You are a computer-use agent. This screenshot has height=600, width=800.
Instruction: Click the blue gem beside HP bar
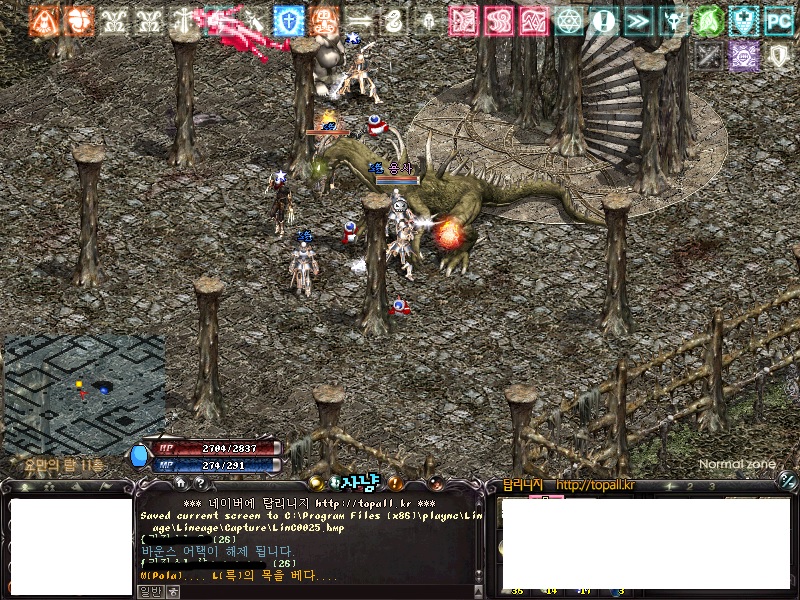[x=140, y=455]
